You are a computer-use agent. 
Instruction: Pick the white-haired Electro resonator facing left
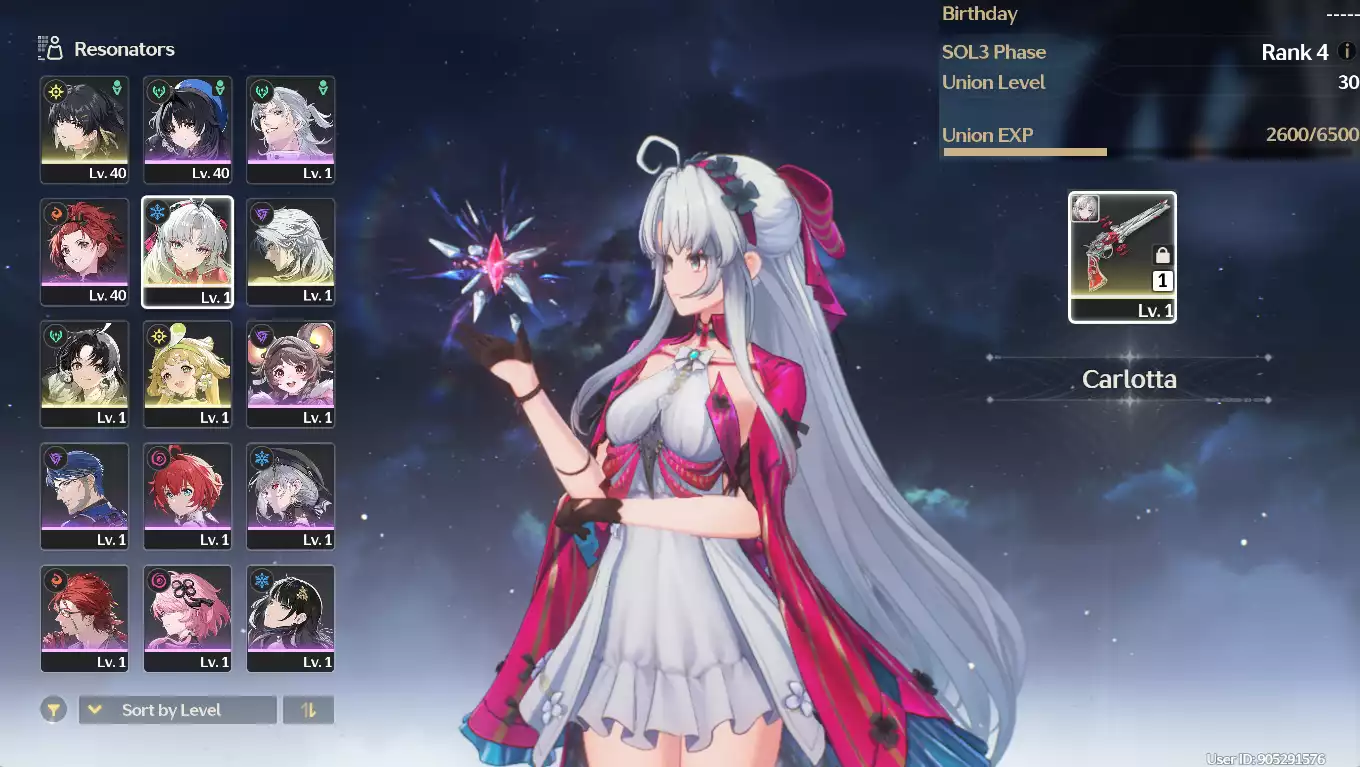coord(291,252)
